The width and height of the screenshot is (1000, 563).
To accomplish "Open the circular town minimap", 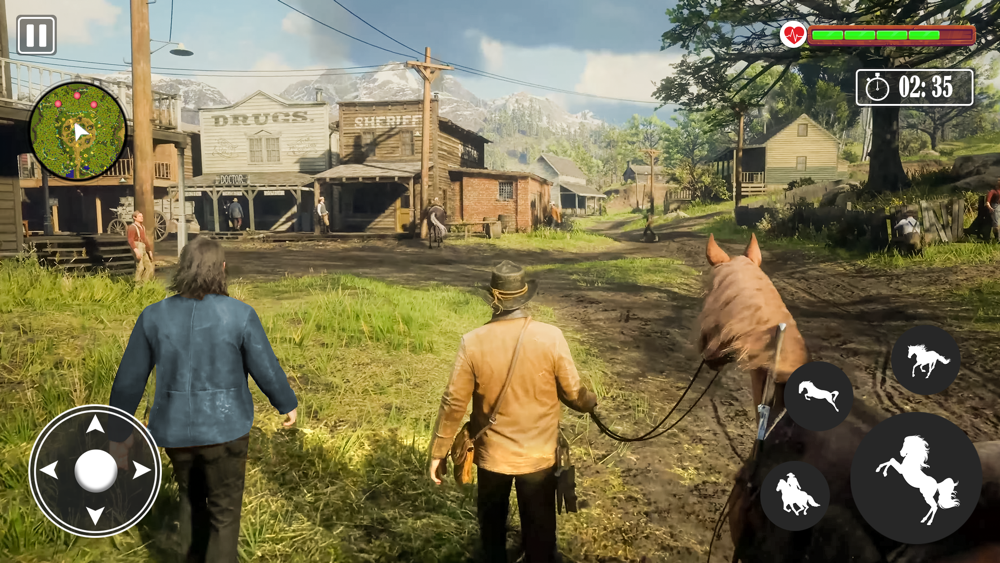I will tap(77, 131).
